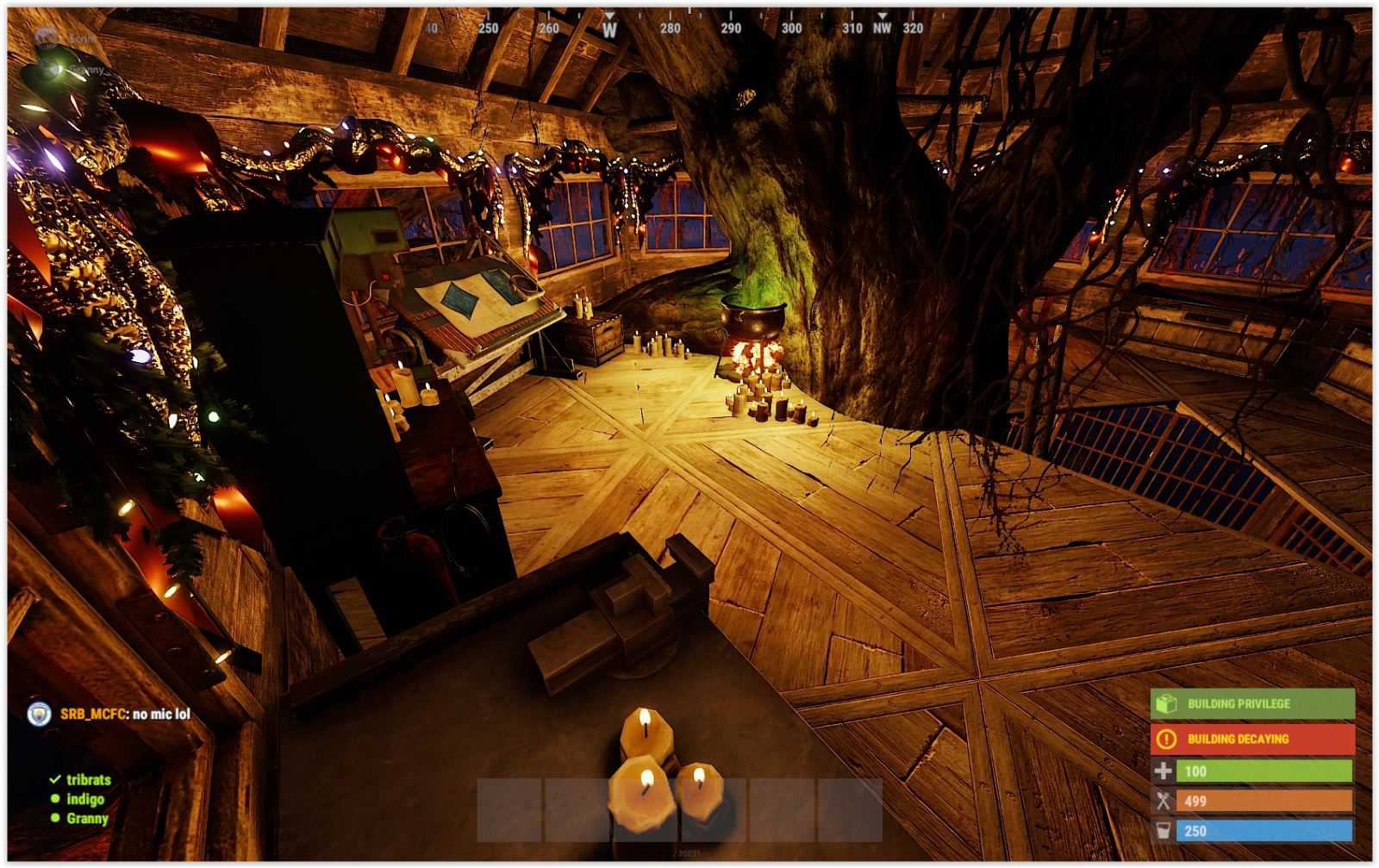Choose Granny's entry in the team roster

(87, 818)
